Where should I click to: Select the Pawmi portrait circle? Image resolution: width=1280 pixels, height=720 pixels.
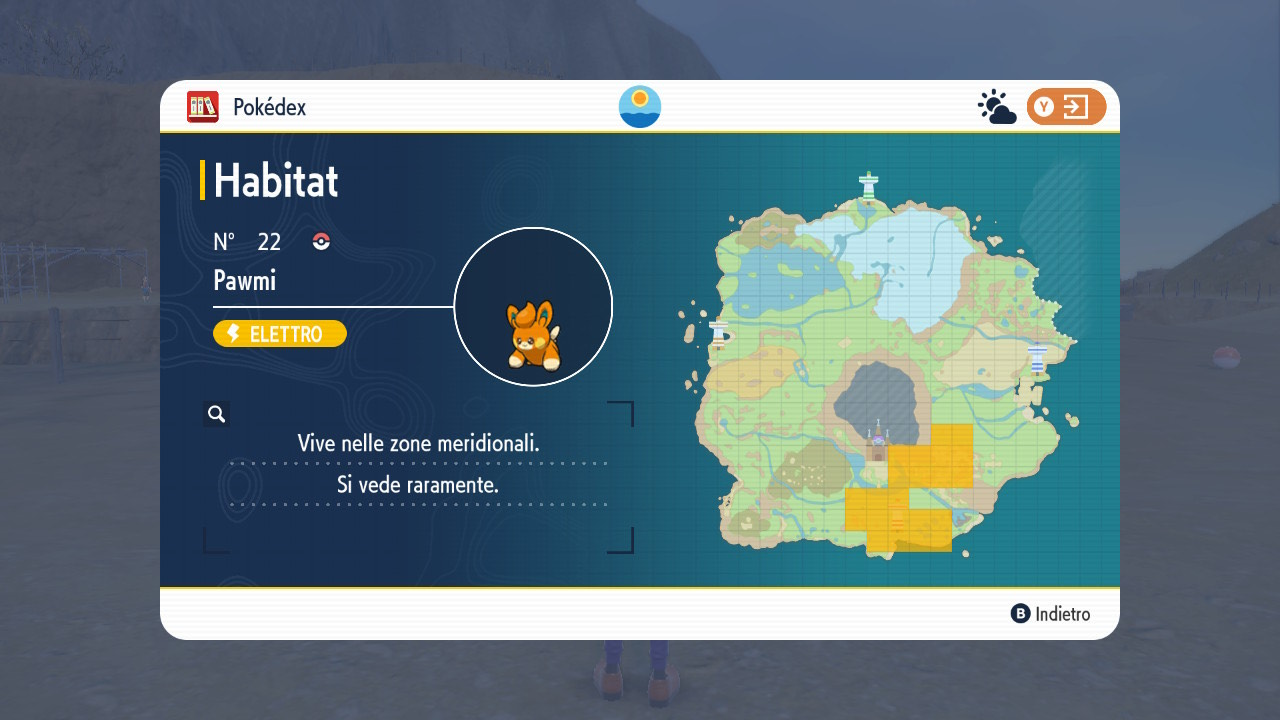coord(533,307)
